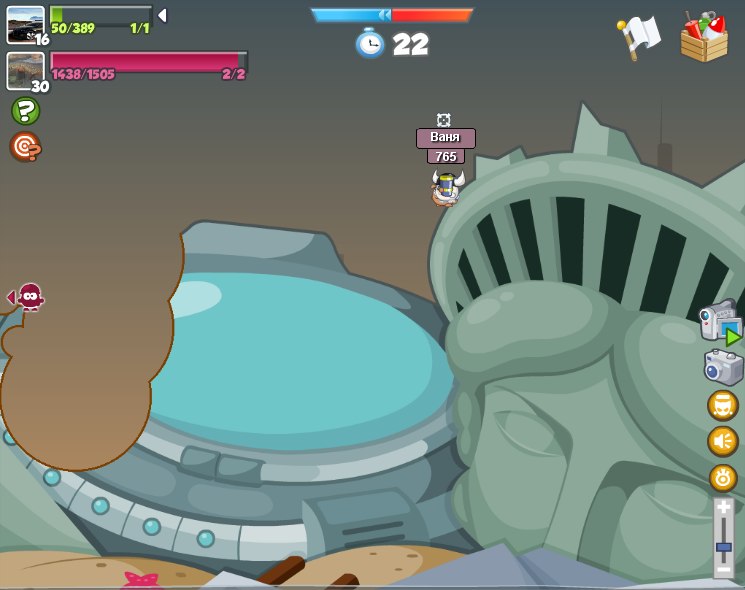Take a screenshot with the photo camera
This screenshot has height=590, width=745.
click(722, 367)
